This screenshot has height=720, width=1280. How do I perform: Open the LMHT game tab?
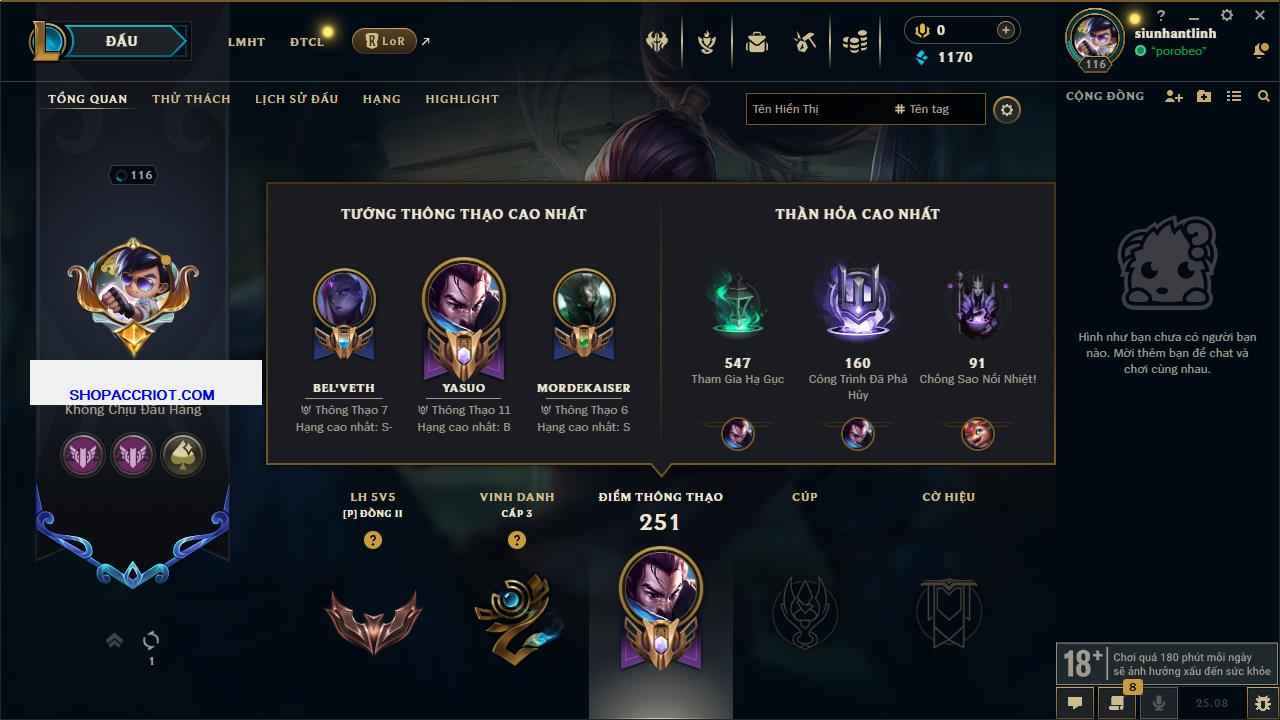pyautogui.click(x=246, y=42)
